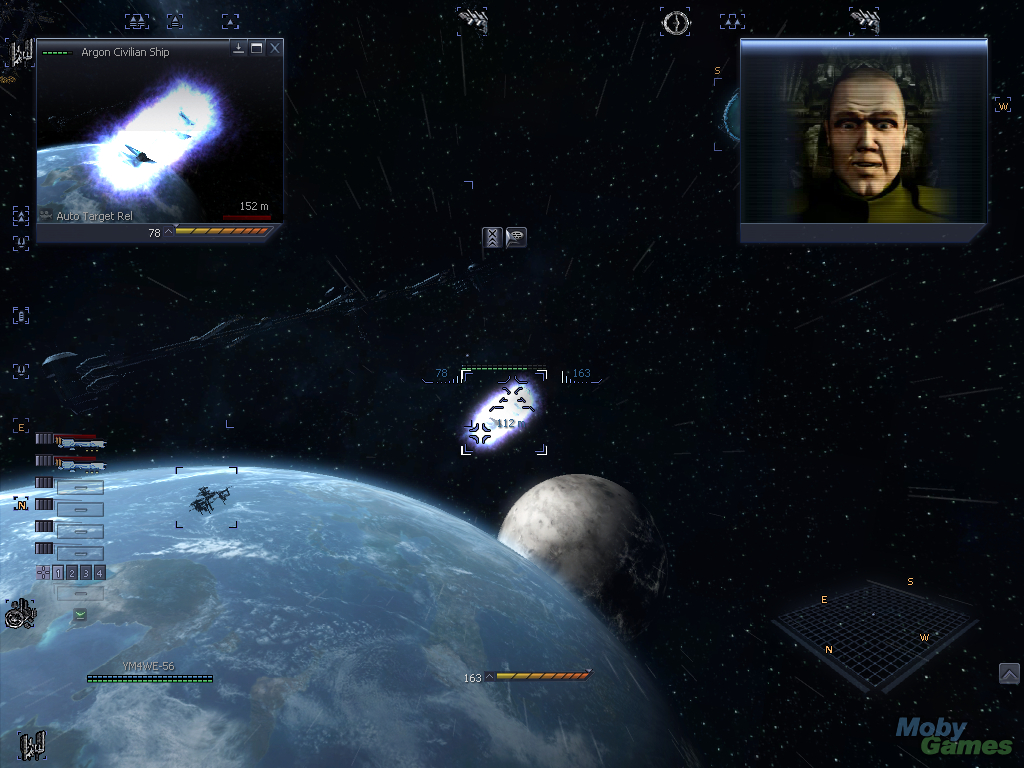Click the small arrow beside shield value 78

[168, 232]
